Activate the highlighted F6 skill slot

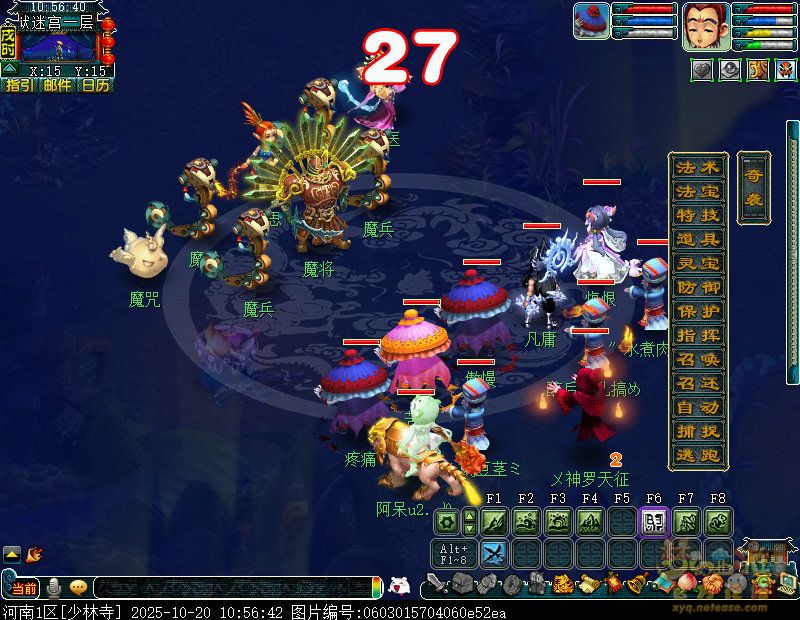tap(654, 521)
